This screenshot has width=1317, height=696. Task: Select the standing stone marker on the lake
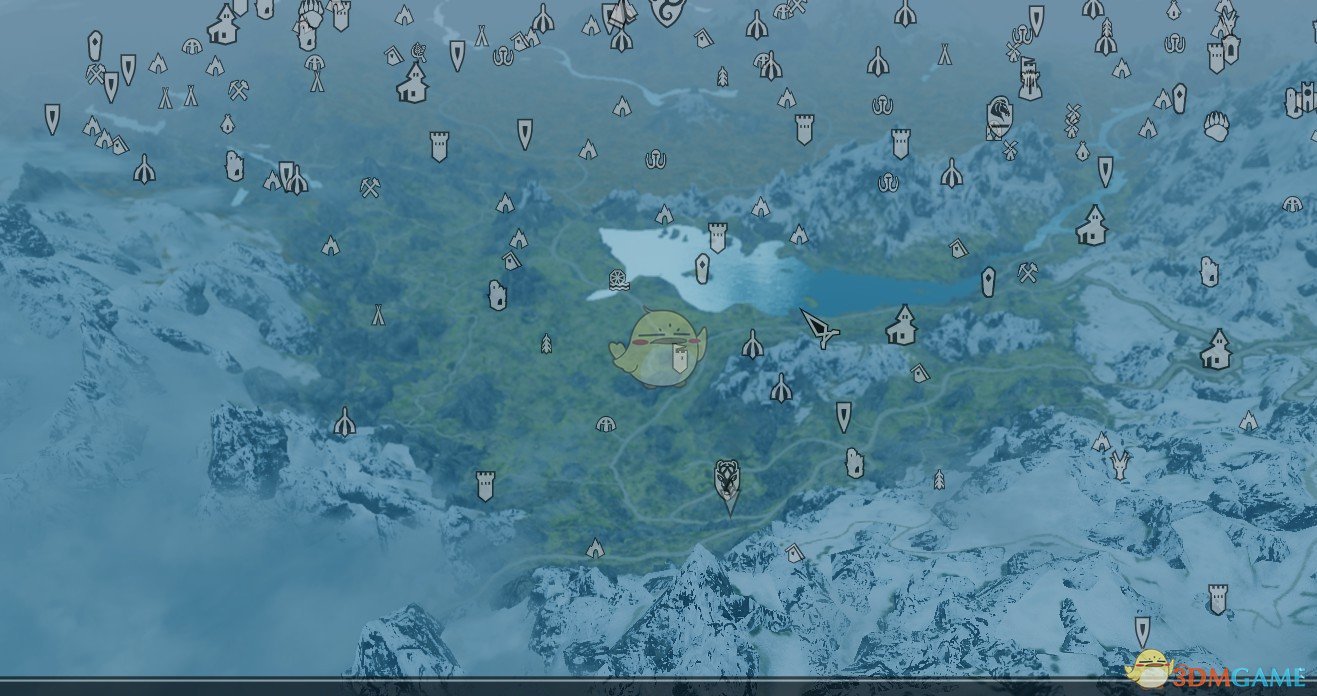point(702,268)
